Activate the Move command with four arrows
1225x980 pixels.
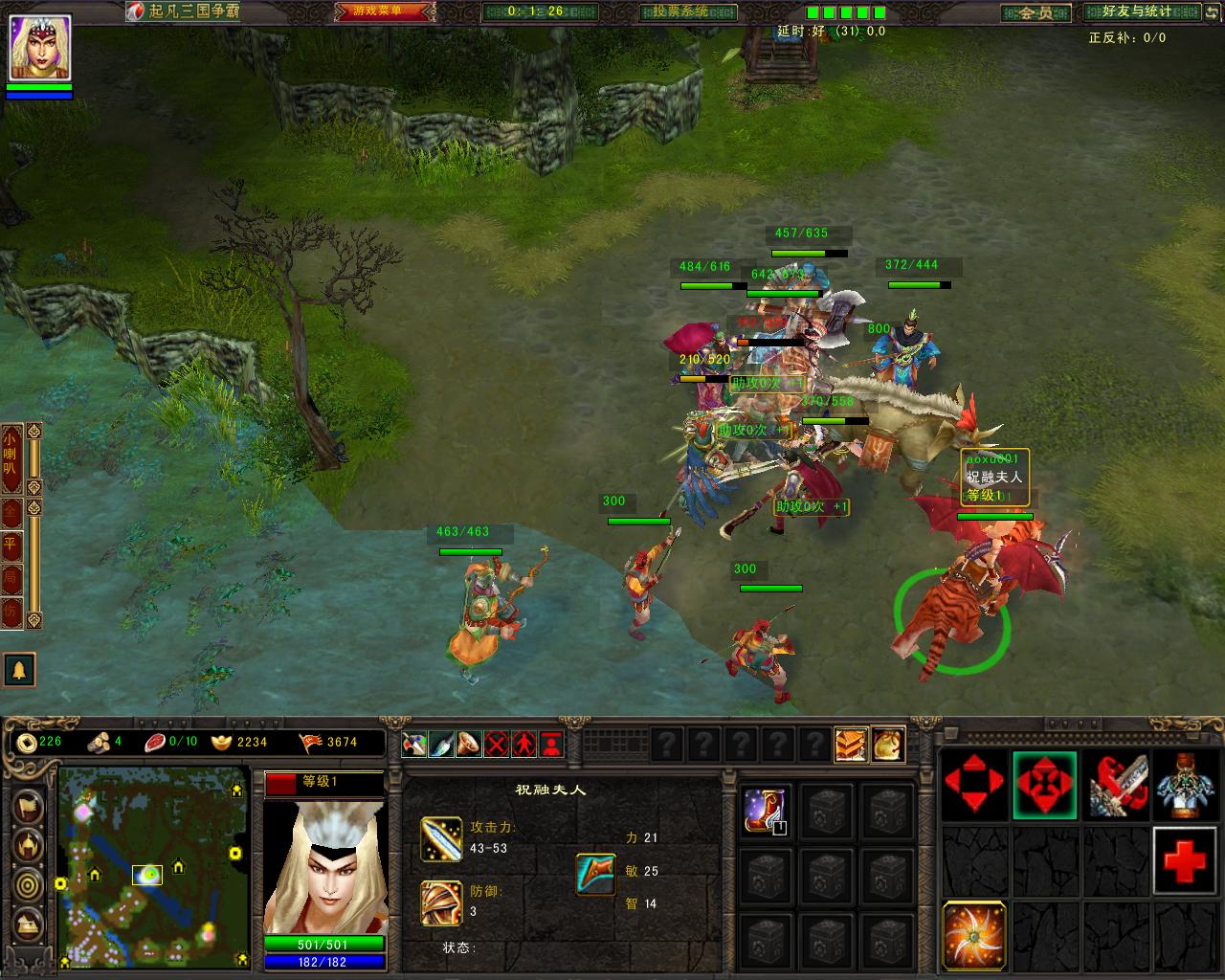pyautogui.click(x=975, y=786)
